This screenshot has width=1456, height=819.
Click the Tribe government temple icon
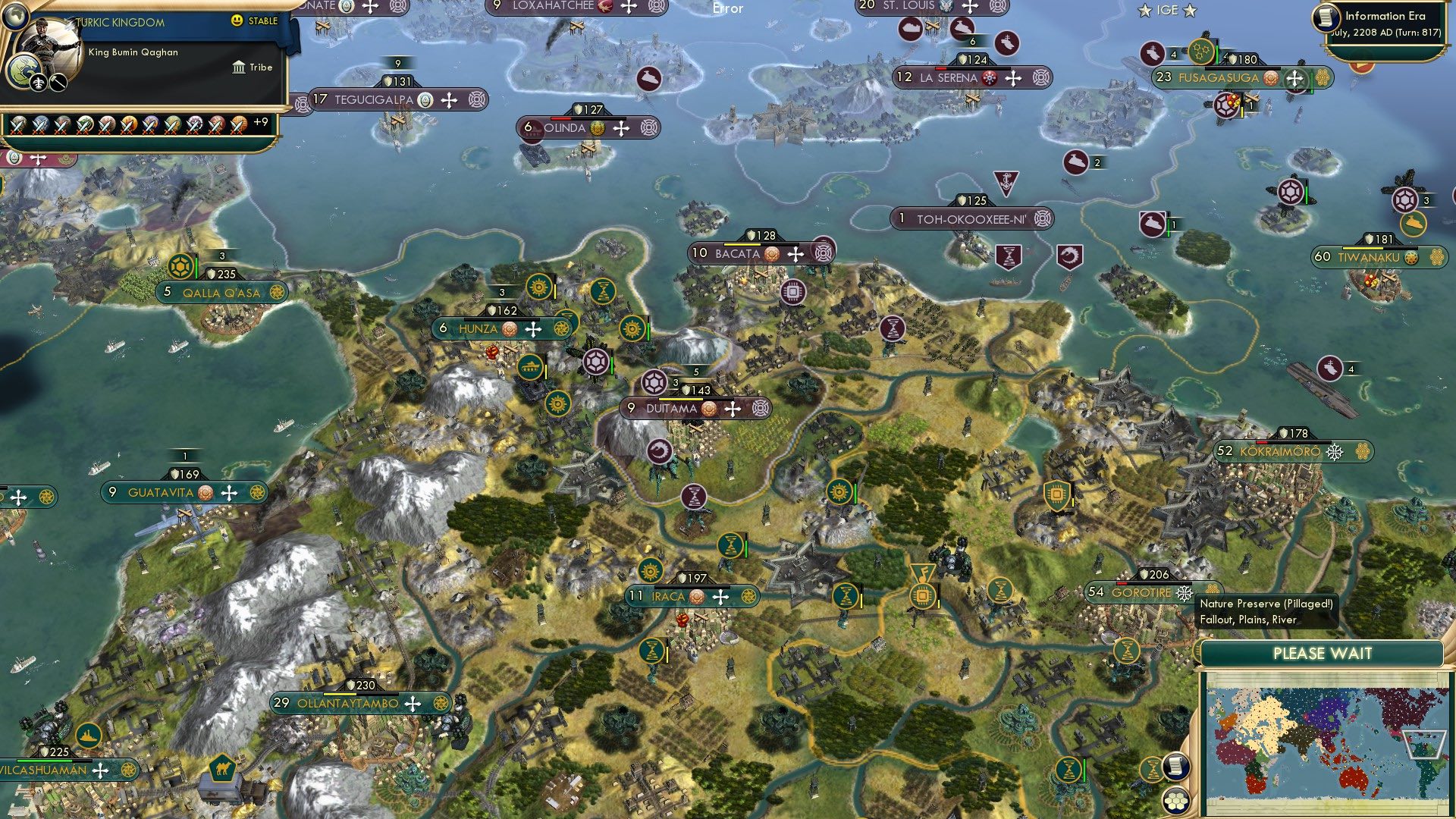[239, 67]
